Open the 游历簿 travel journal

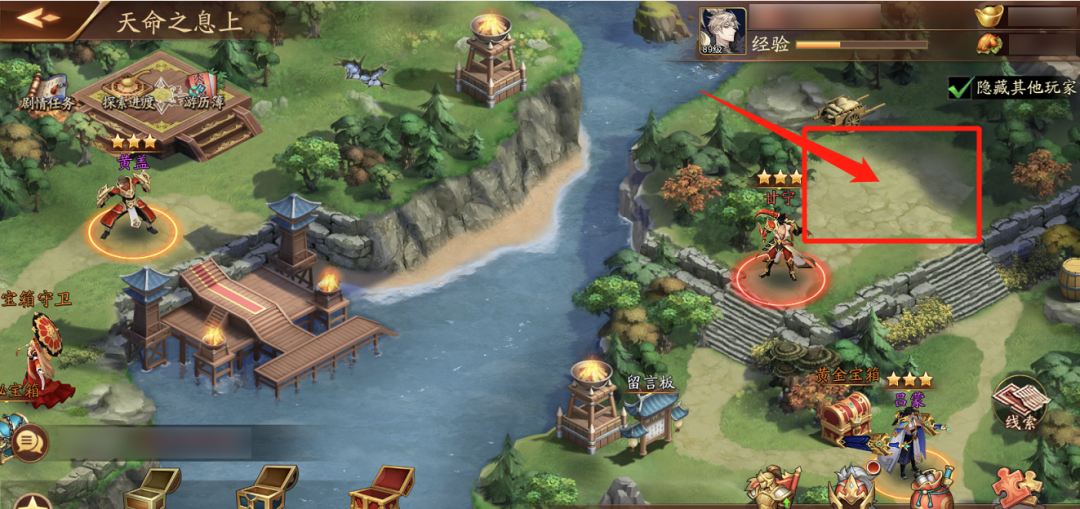coord(203,90)
